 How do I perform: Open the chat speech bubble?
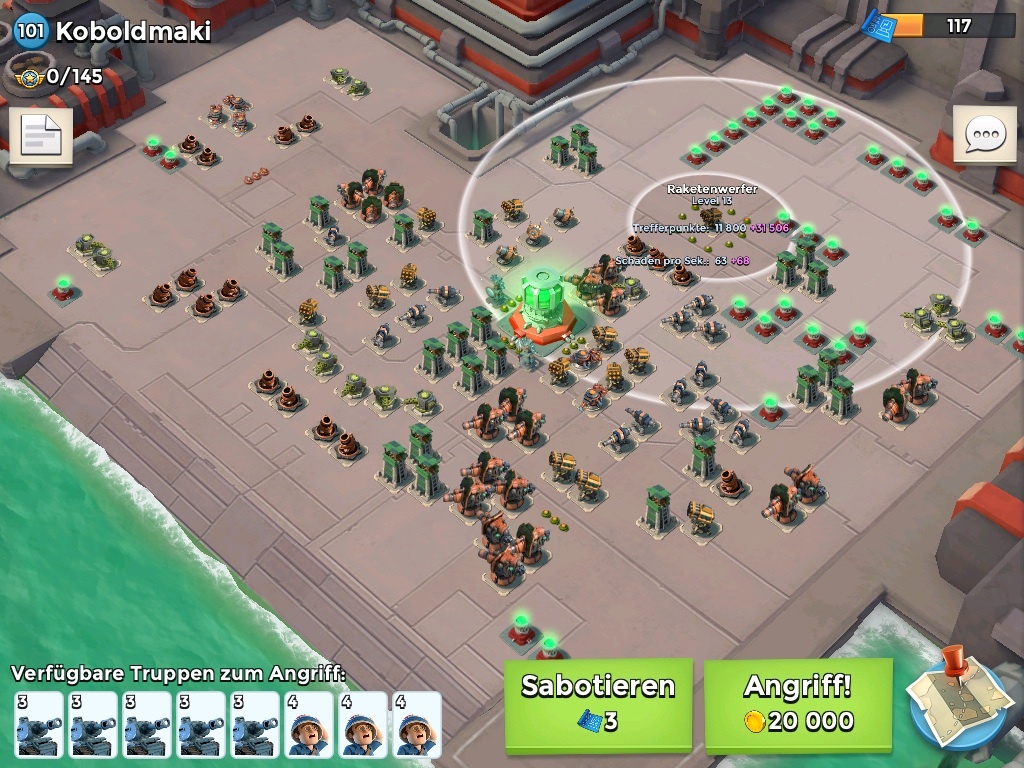coord(984,134)
